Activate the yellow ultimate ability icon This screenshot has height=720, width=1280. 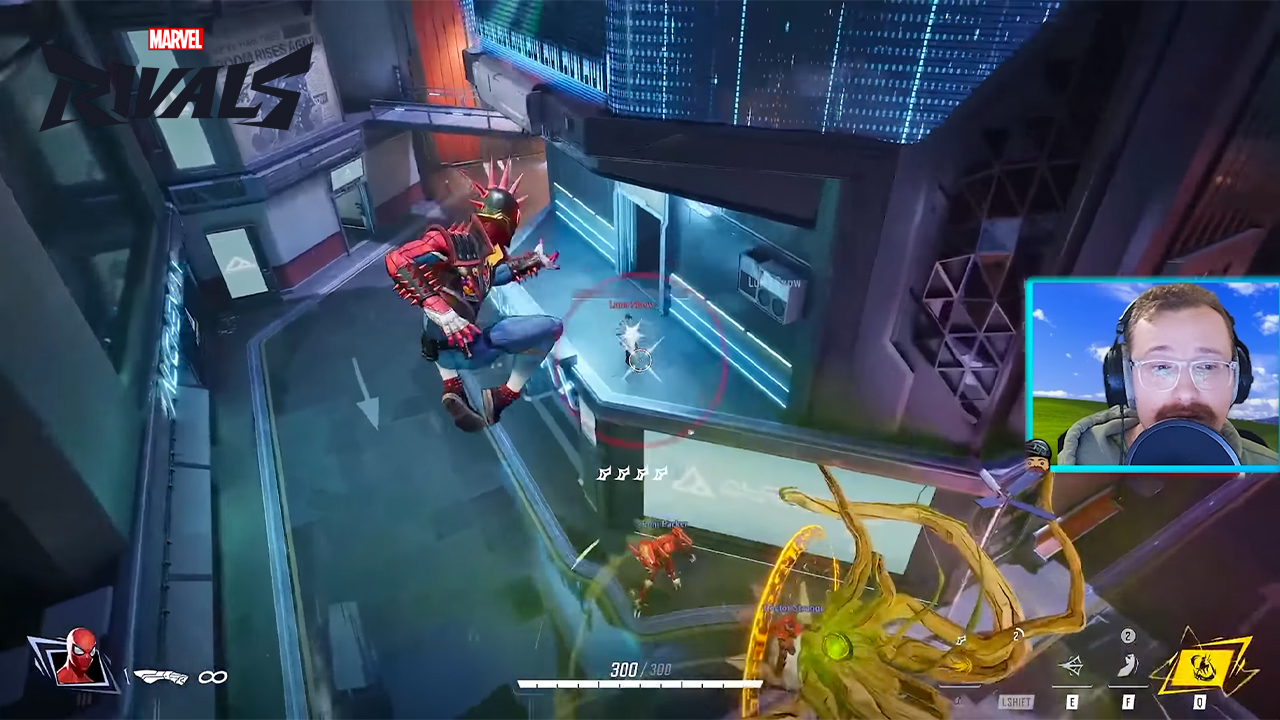tap(1201, 663)
